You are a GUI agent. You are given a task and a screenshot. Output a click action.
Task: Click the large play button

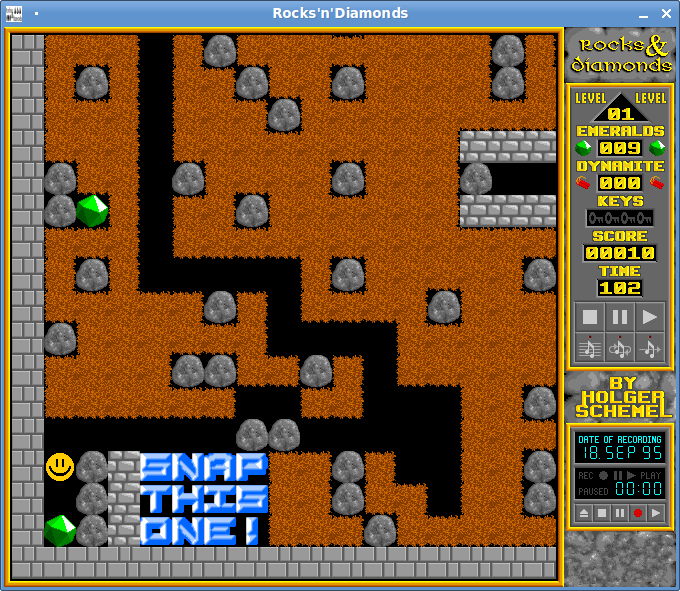coord(650,317)
